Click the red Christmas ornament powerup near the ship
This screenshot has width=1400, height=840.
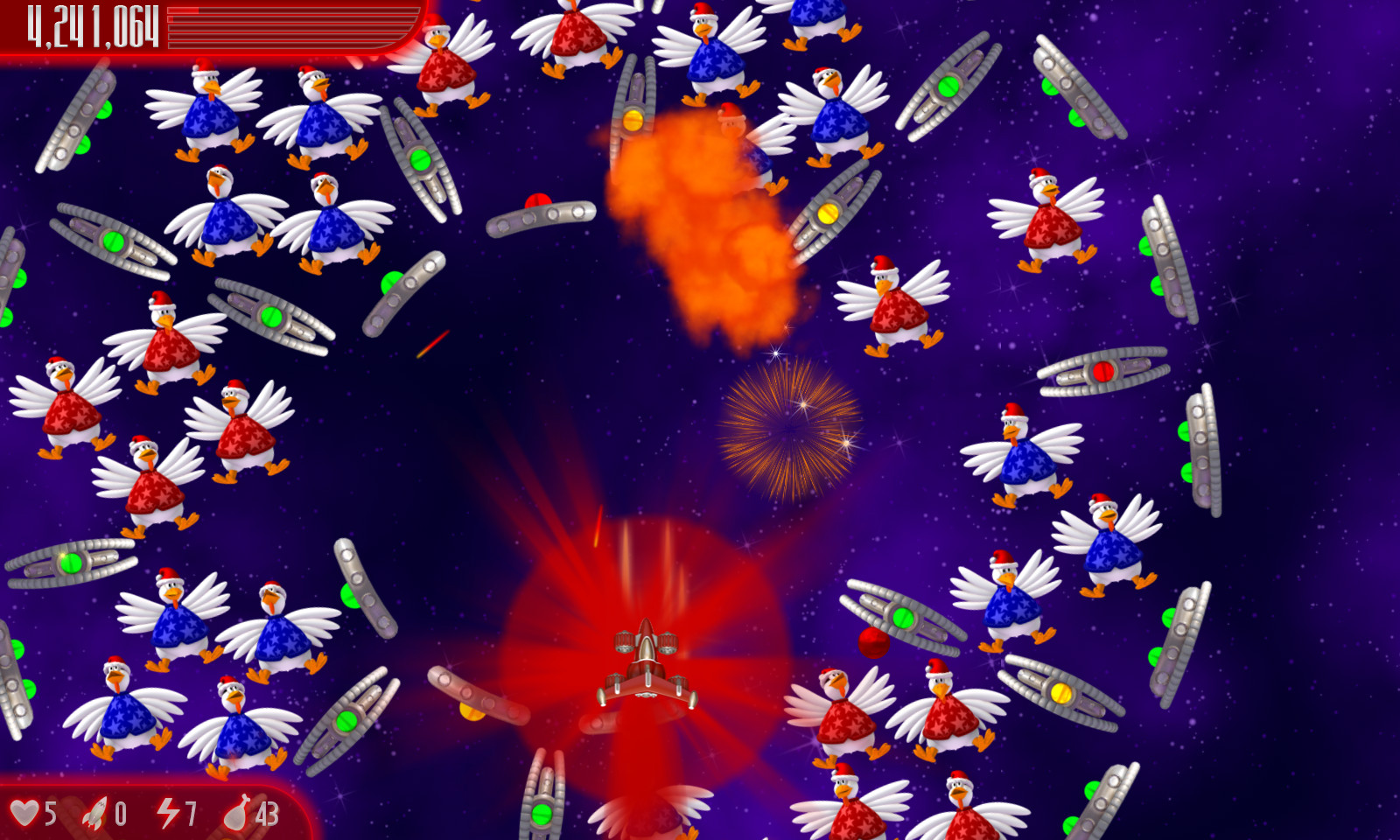(x=874, y=642)
